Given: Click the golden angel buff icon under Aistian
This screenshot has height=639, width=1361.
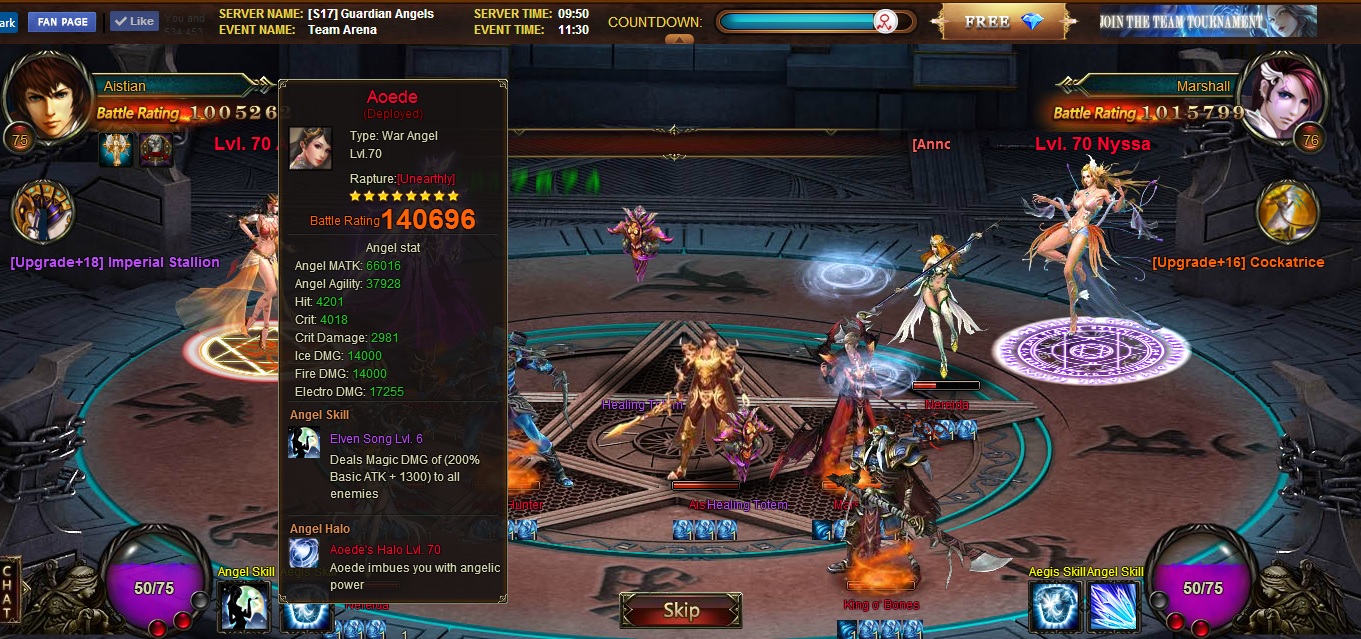Looking at the screenshot, I should coord(116,151).
